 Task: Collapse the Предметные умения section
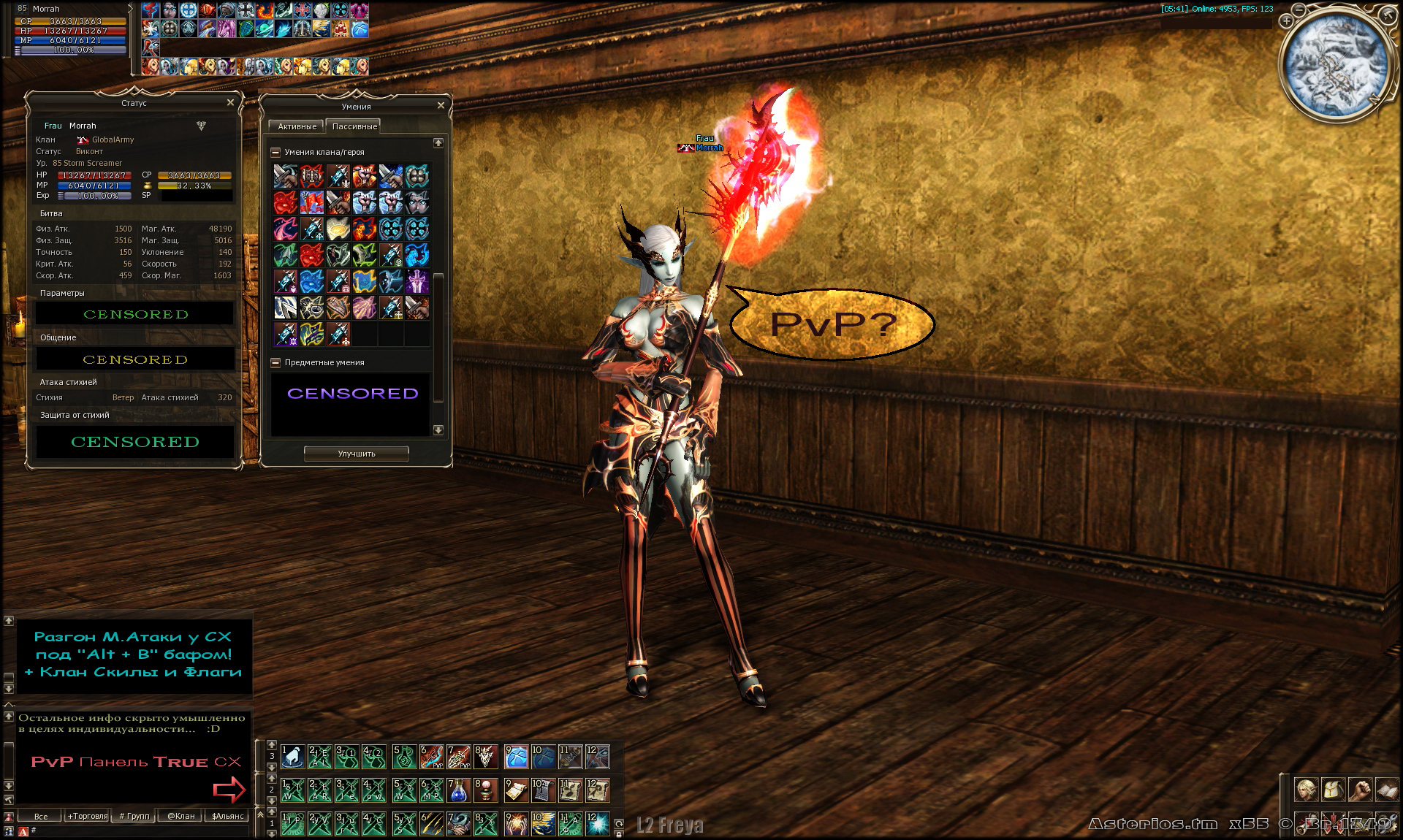[275, 363]
